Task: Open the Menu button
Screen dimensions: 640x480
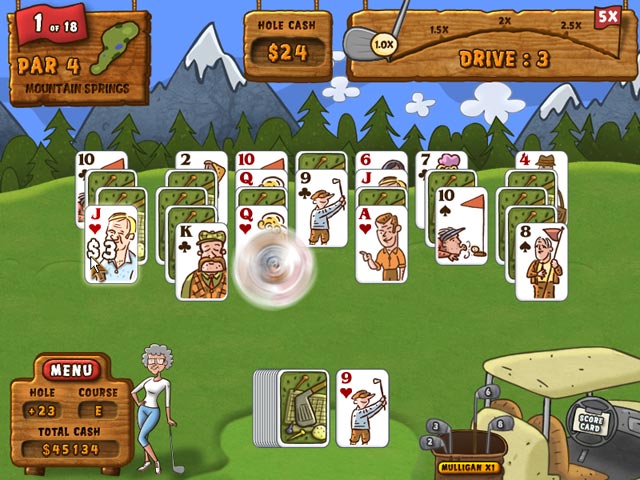Action: tap(71, 371)
